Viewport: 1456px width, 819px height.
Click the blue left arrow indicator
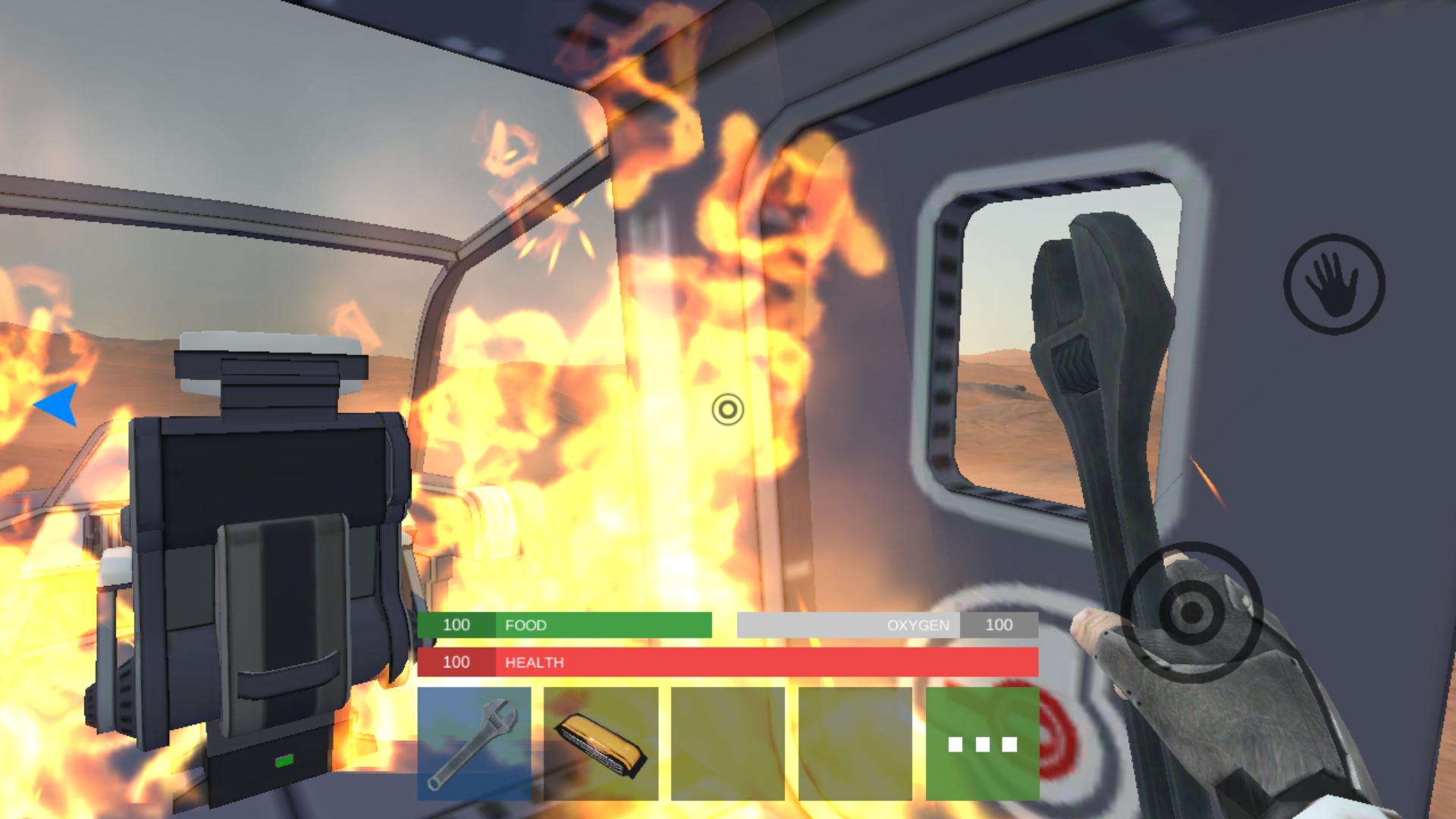tap(58, 404)
